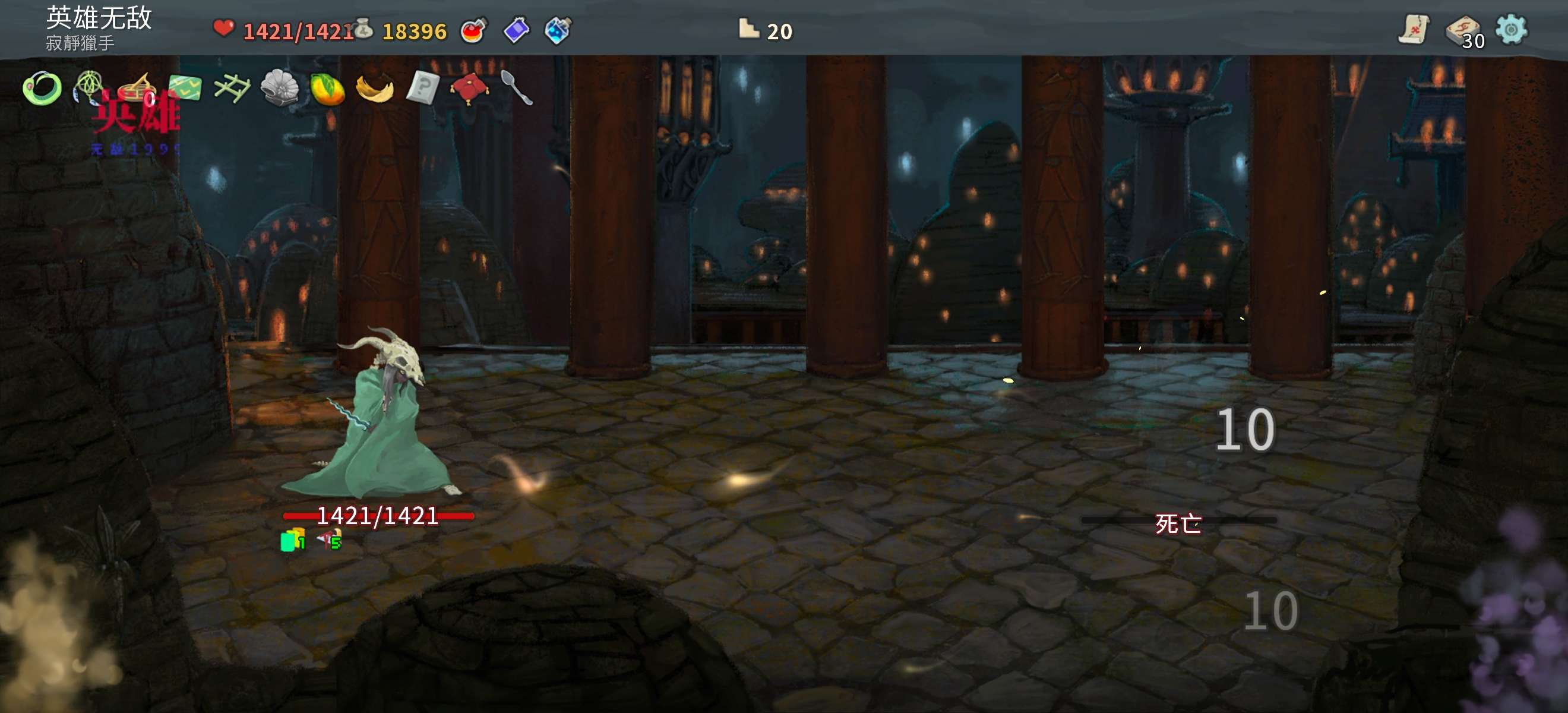Select the purple card-shaped potion
The width and height of the screenshot is (1568, 713).
pyautogui.click(x=516, y=30)
